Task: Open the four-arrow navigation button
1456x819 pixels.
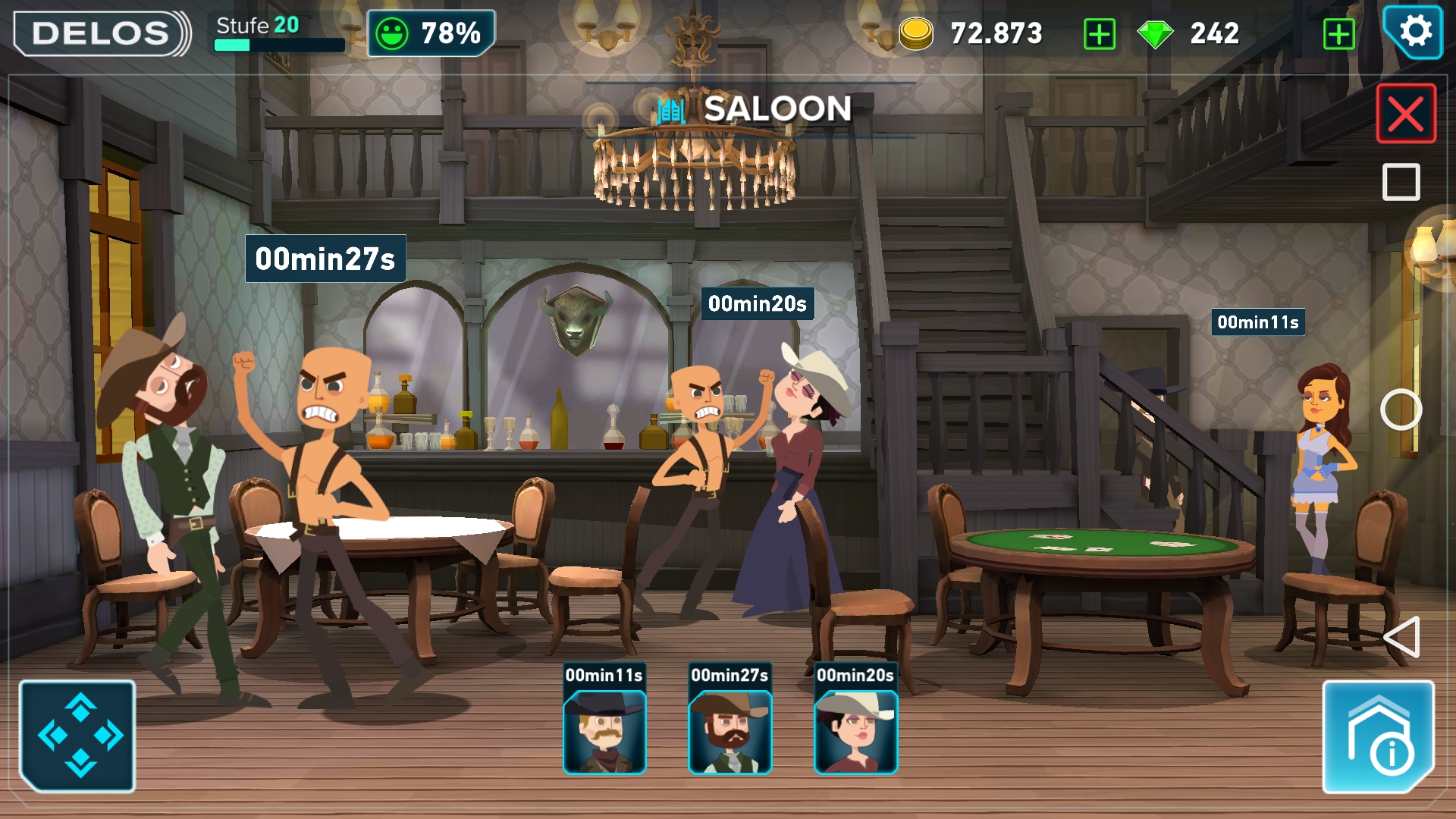Action: click(78, 736)
